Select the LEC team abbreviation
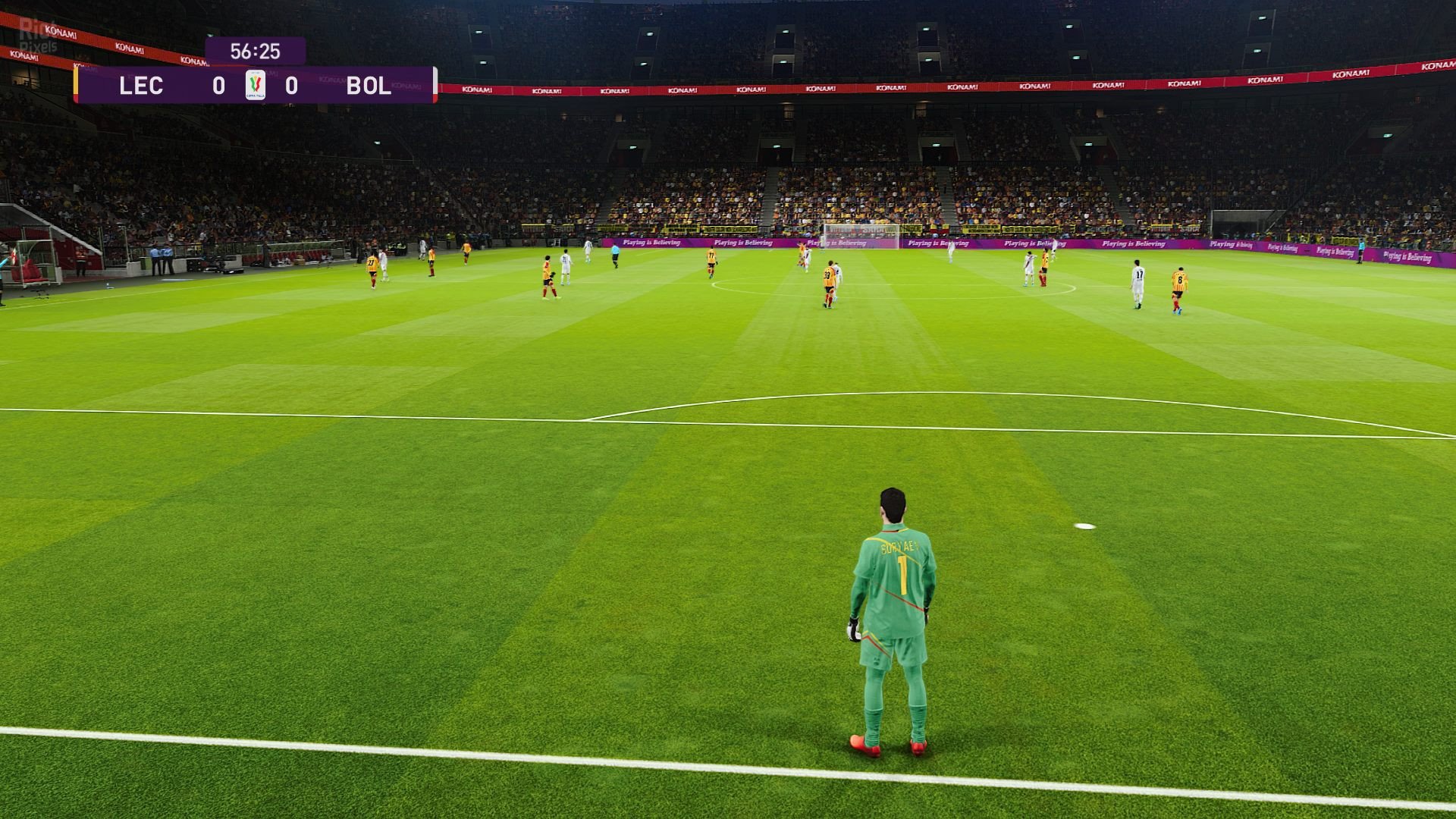The image size is (1456, 819). click(140, 86)
